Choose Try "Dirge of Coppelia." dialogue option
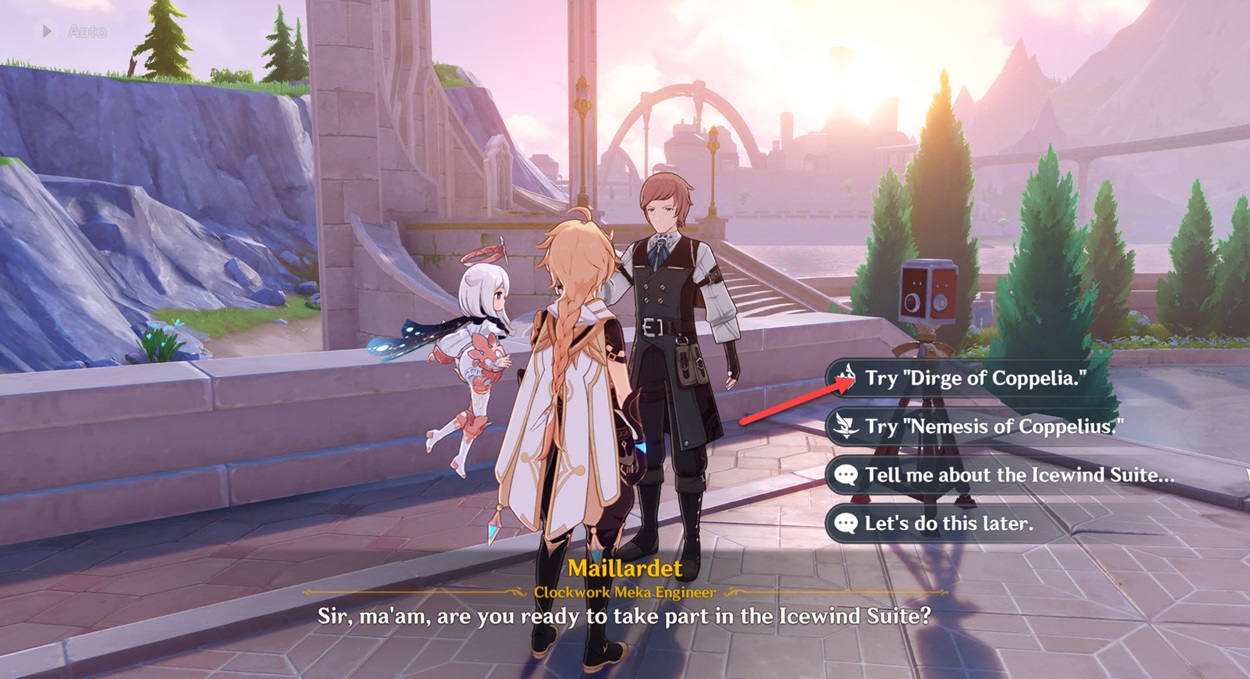The height and width of the screenshot is (679, 1250). point(975,379)
